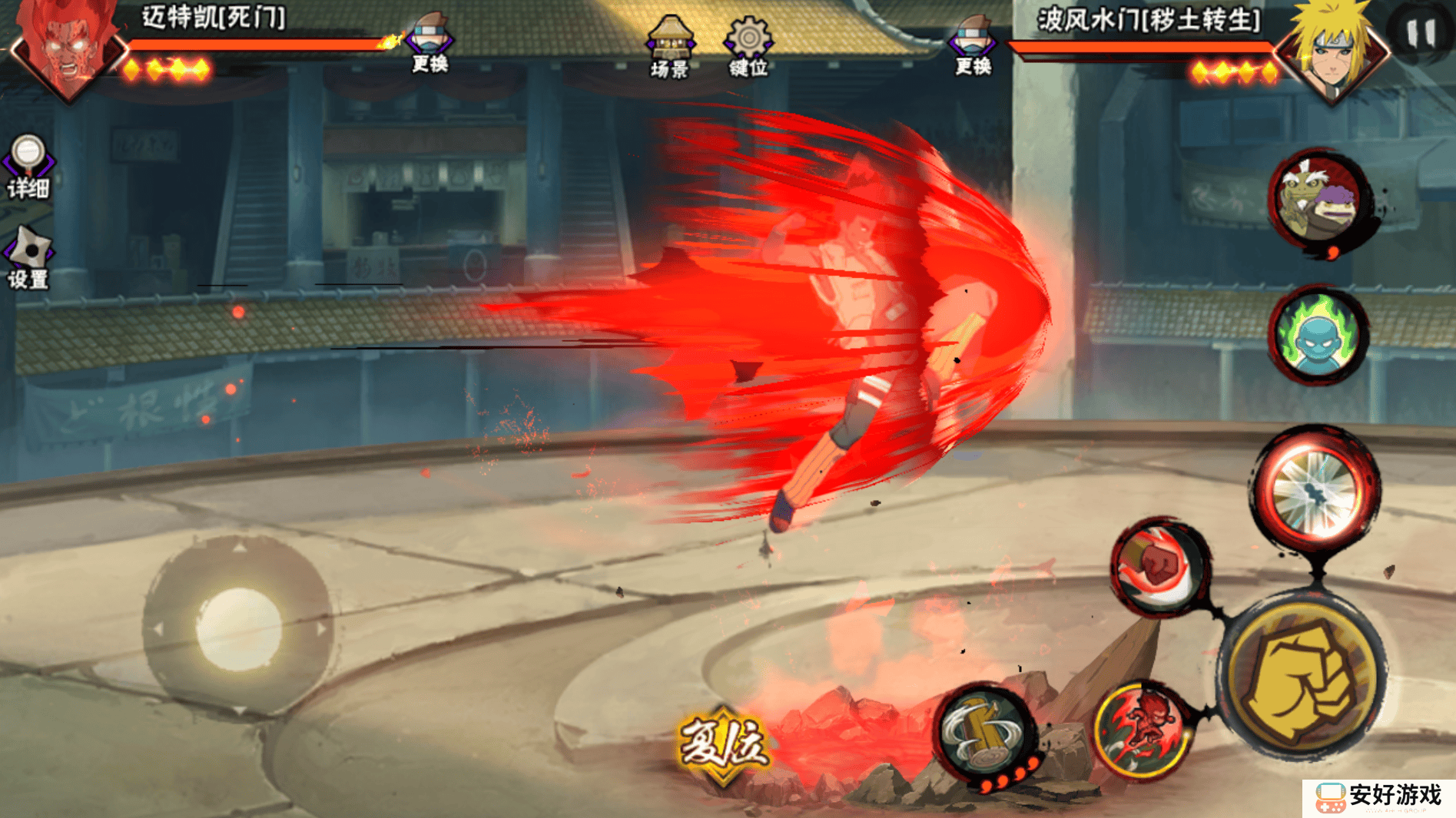
Task: Swap Might Guy via his 更换 button
Action: click(430, 43)
